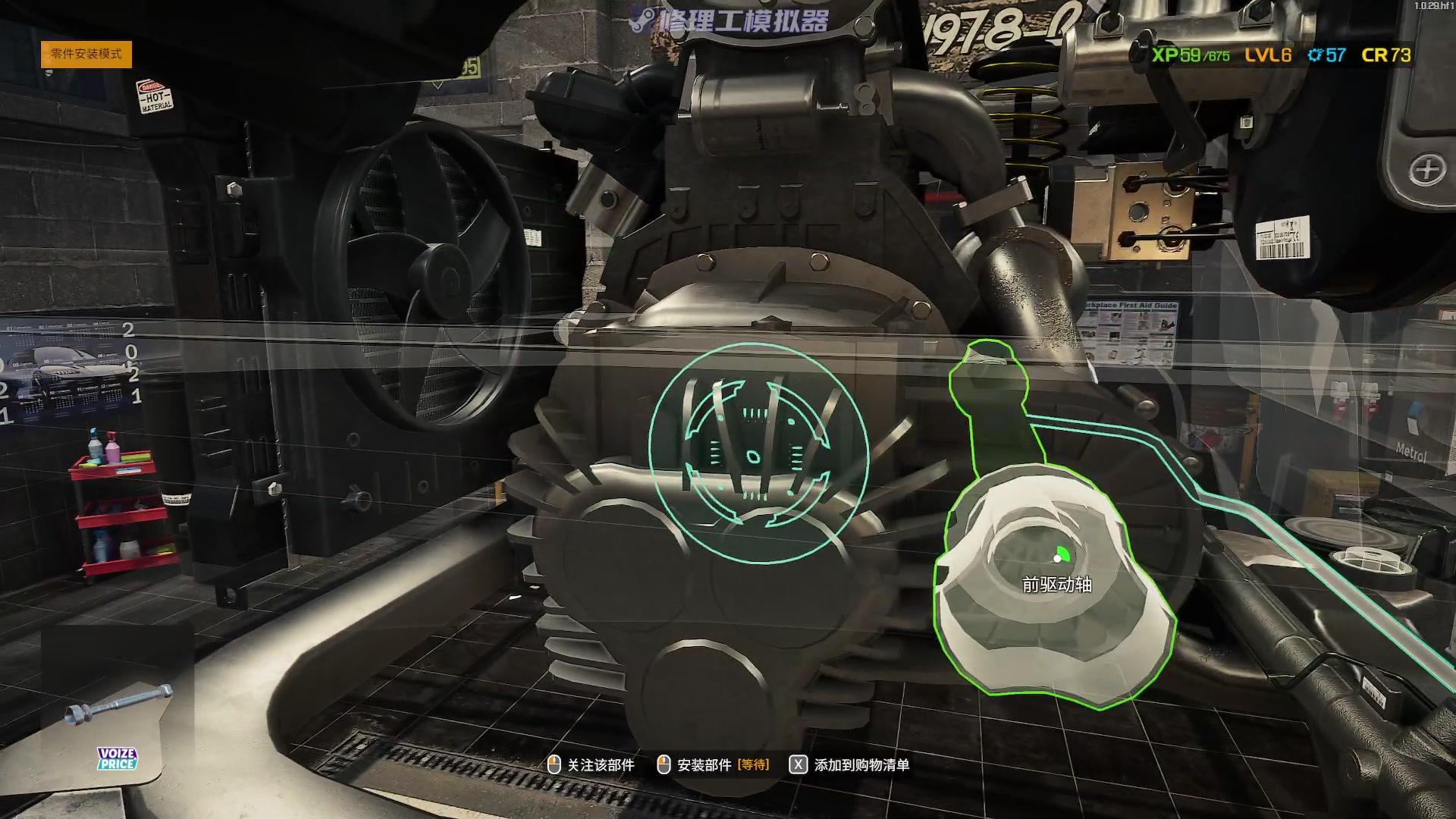Select the highlighted 前驱动轴 part
Image resolution: width=1456 pixels, height=819 pixels.
click(1054, 584)
